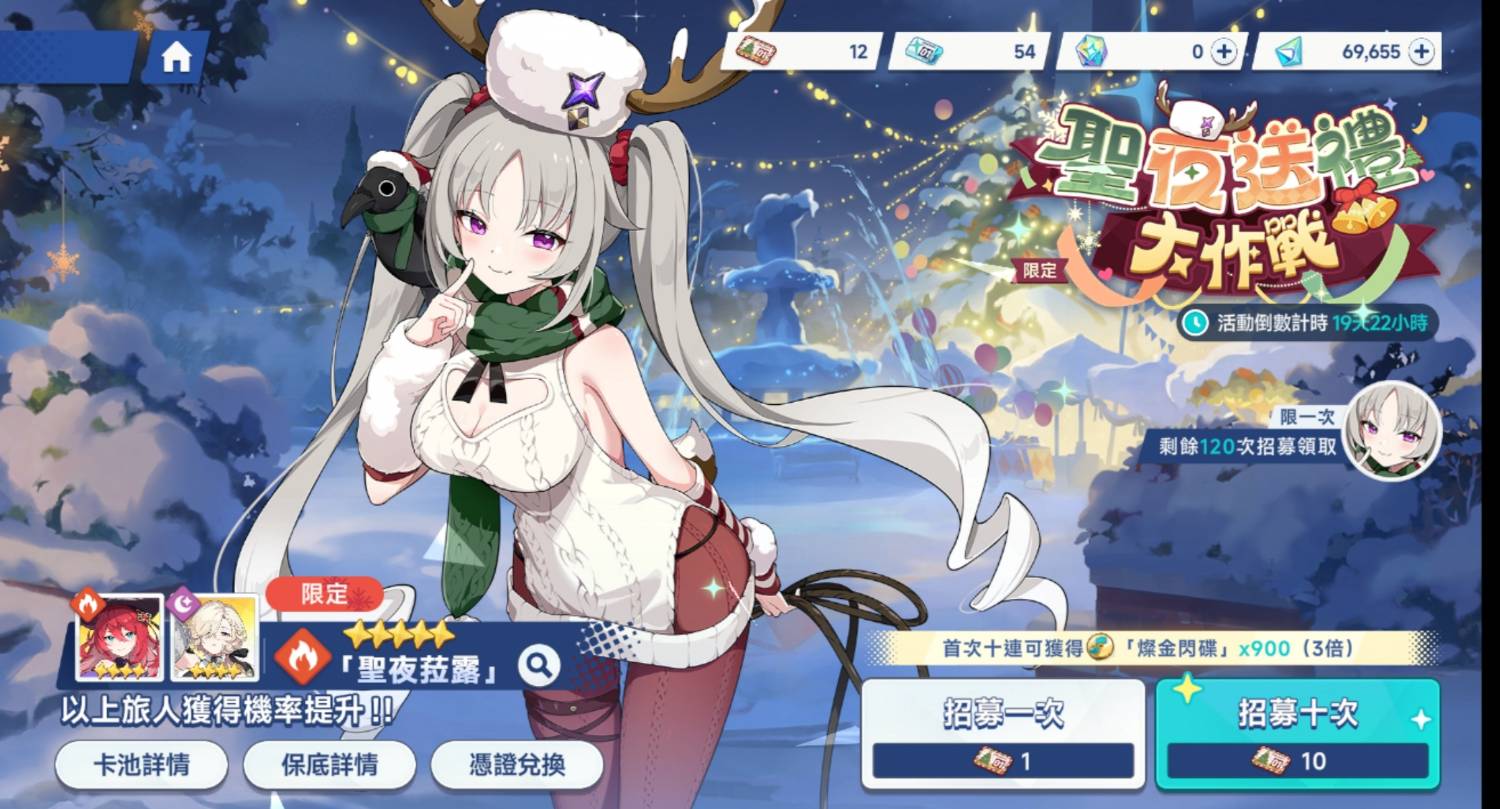This screenshot has height=809, width=1500.
Task: Go to the home screen
Action: click(176, 58)
